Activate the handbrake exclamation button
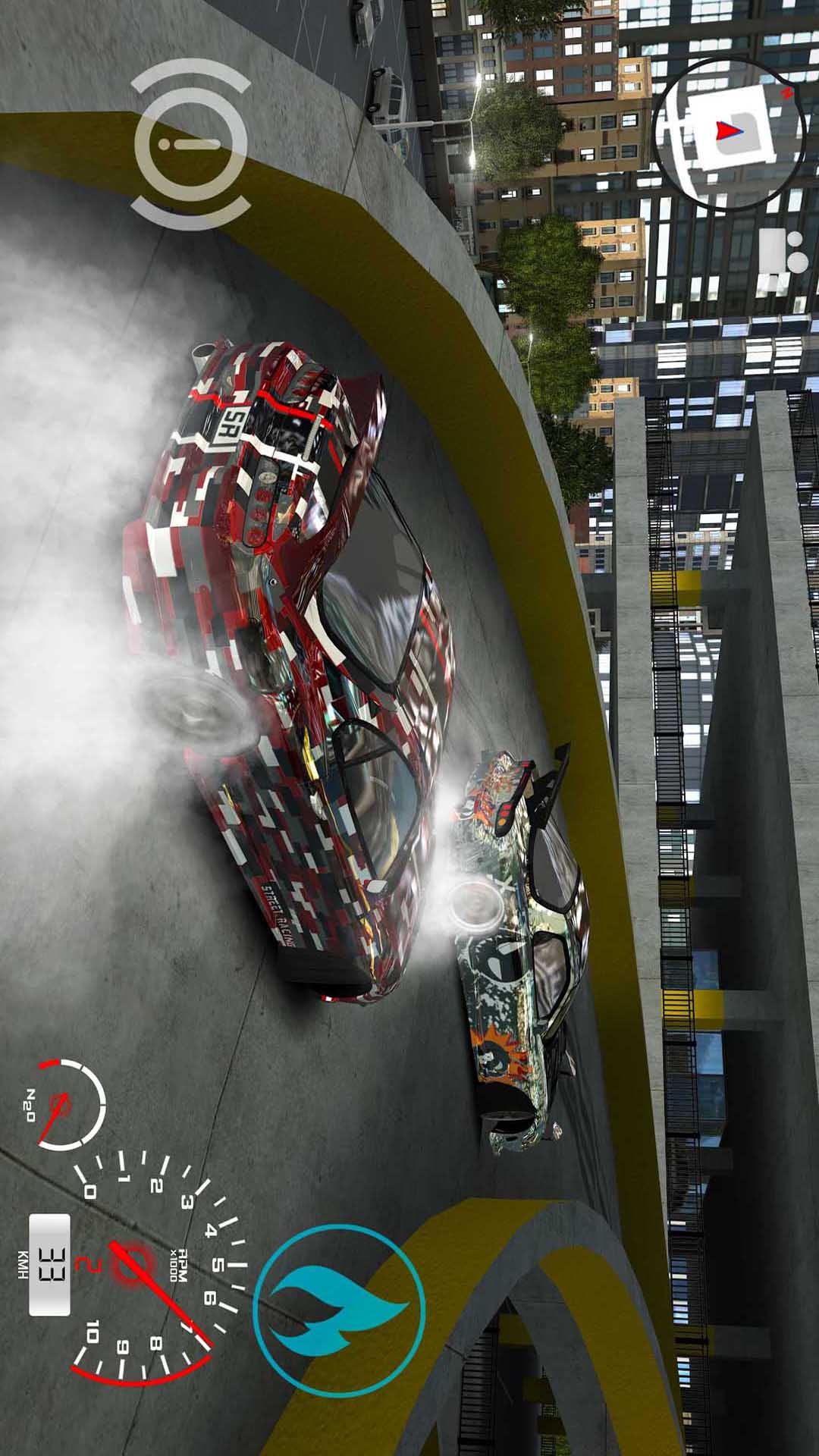819x1456 pixels. click(x=191, y=144)
